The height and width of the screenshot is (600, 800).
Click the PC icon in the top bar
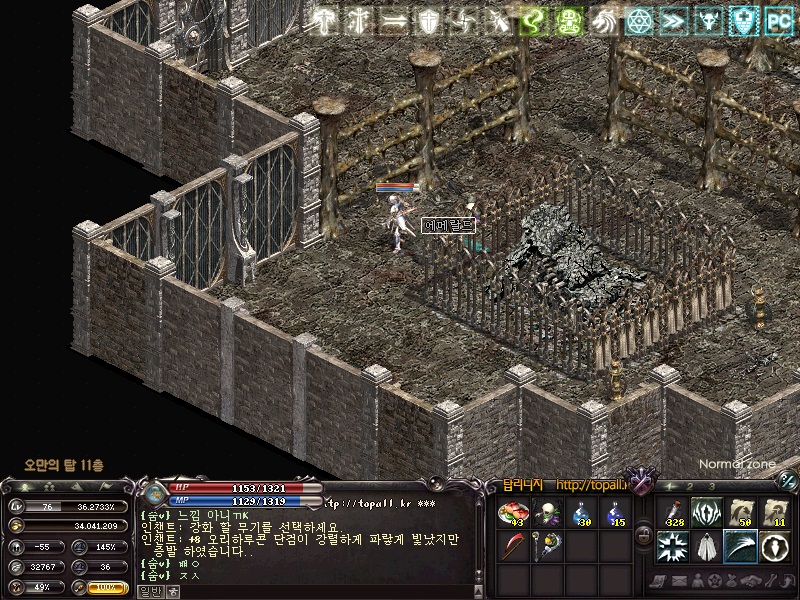tap(778, 20)
